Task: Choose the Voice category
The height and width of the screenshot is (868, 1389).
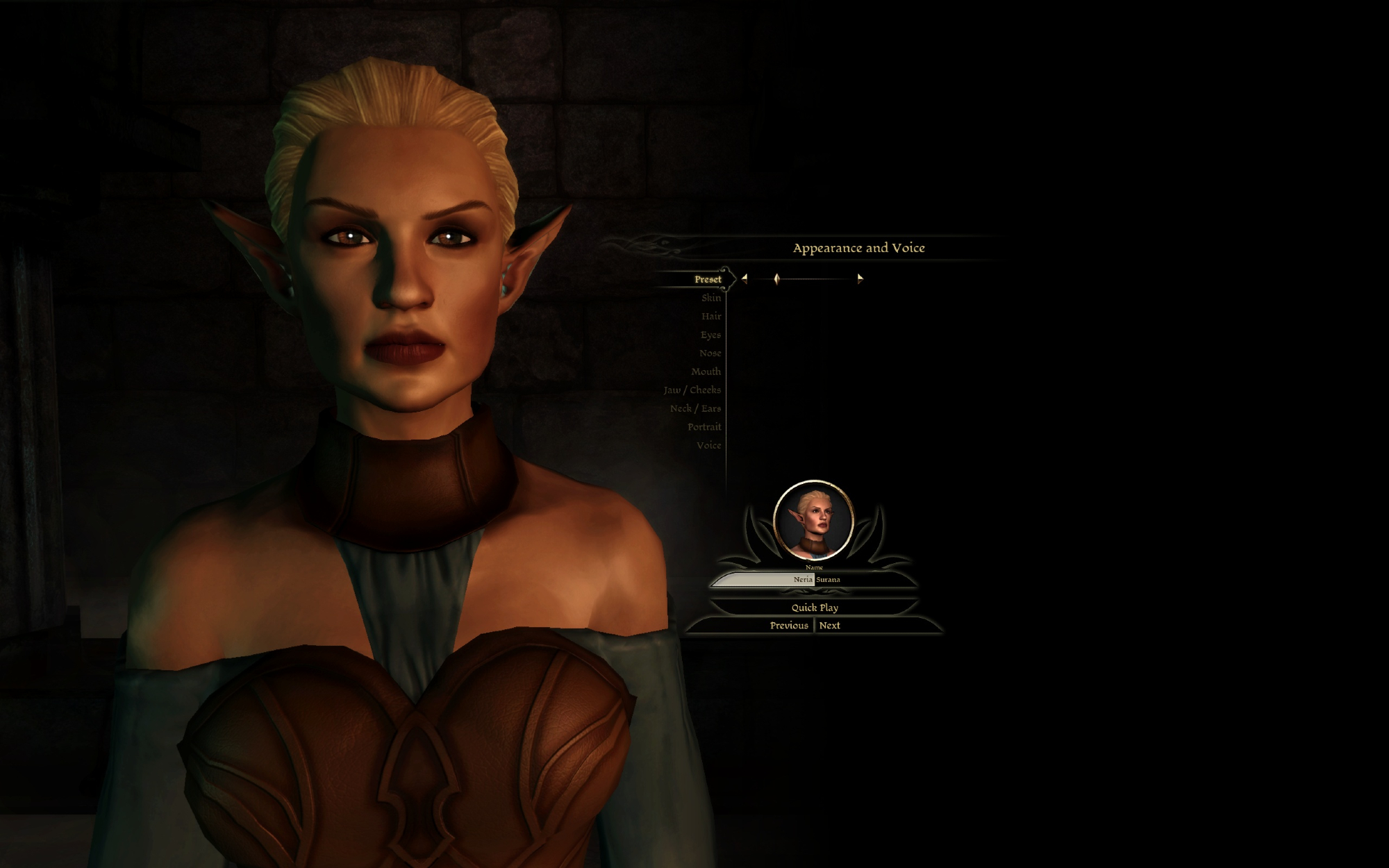Action: tap(708, 446)
